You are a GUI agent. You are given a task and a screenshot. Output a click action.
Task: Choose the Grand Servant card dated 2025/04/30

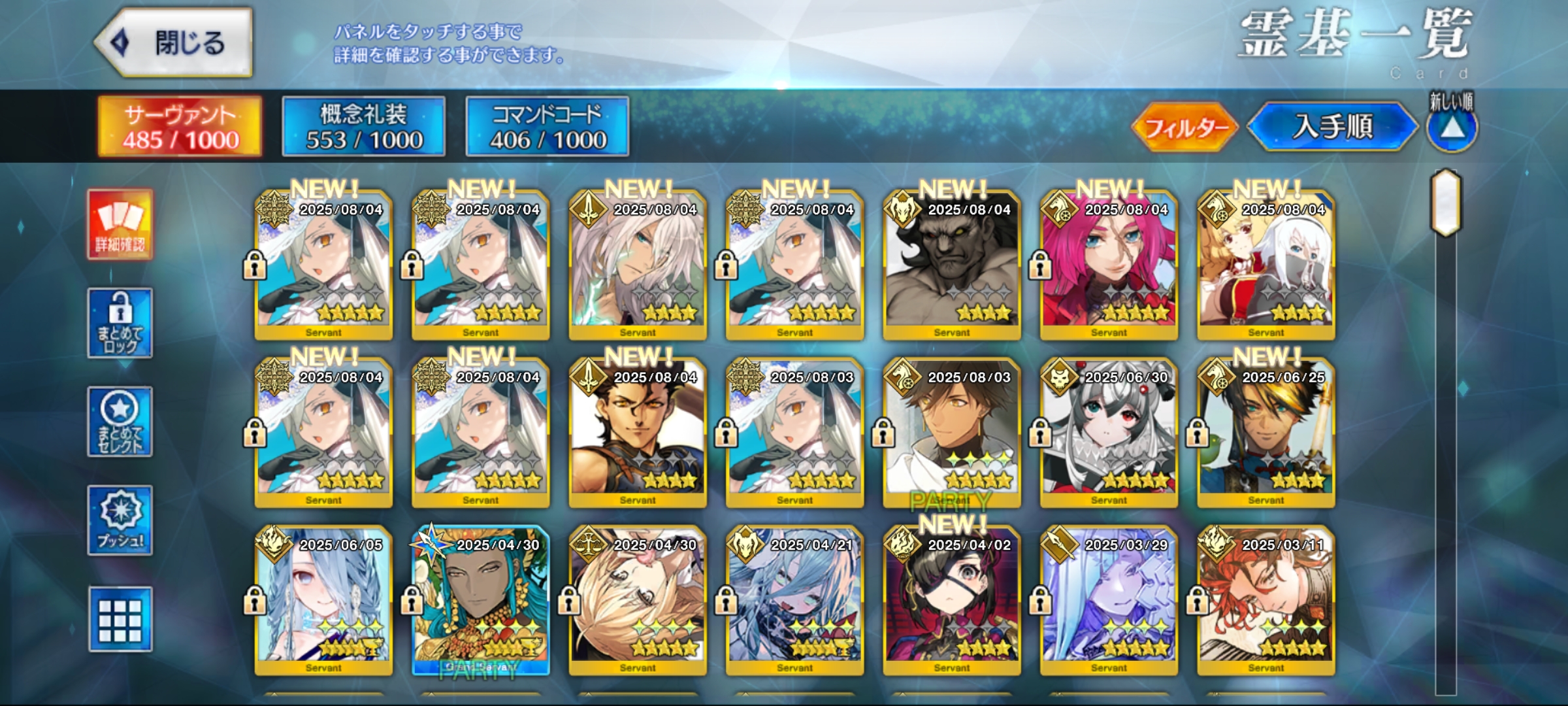[x=481, y=601]
